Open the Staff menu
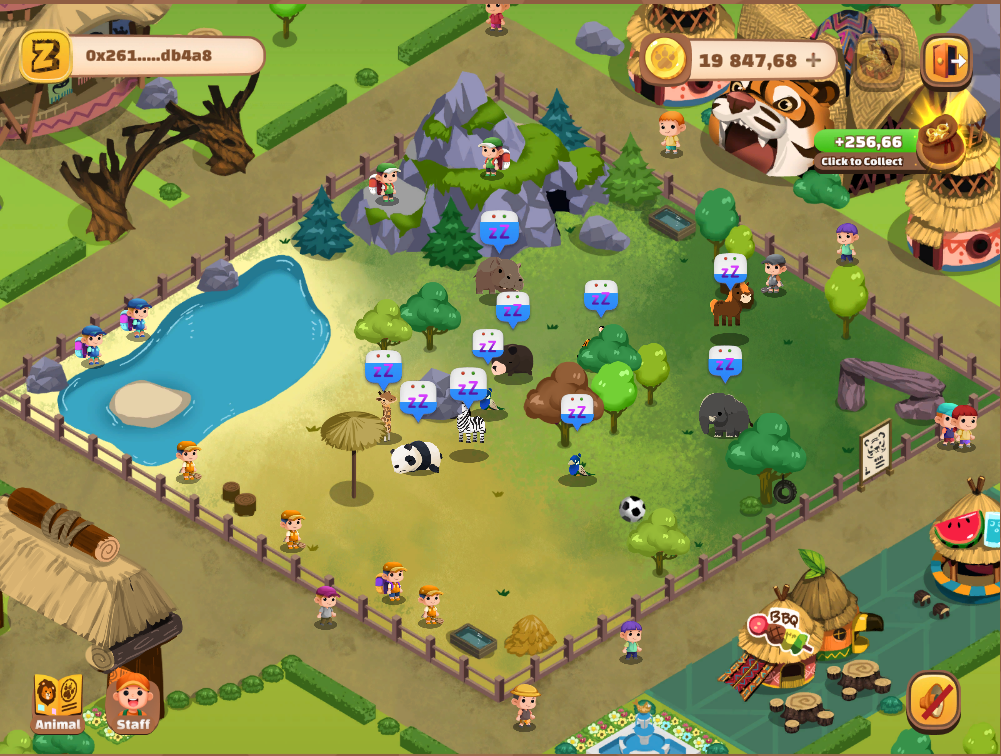 pos(133,702)
